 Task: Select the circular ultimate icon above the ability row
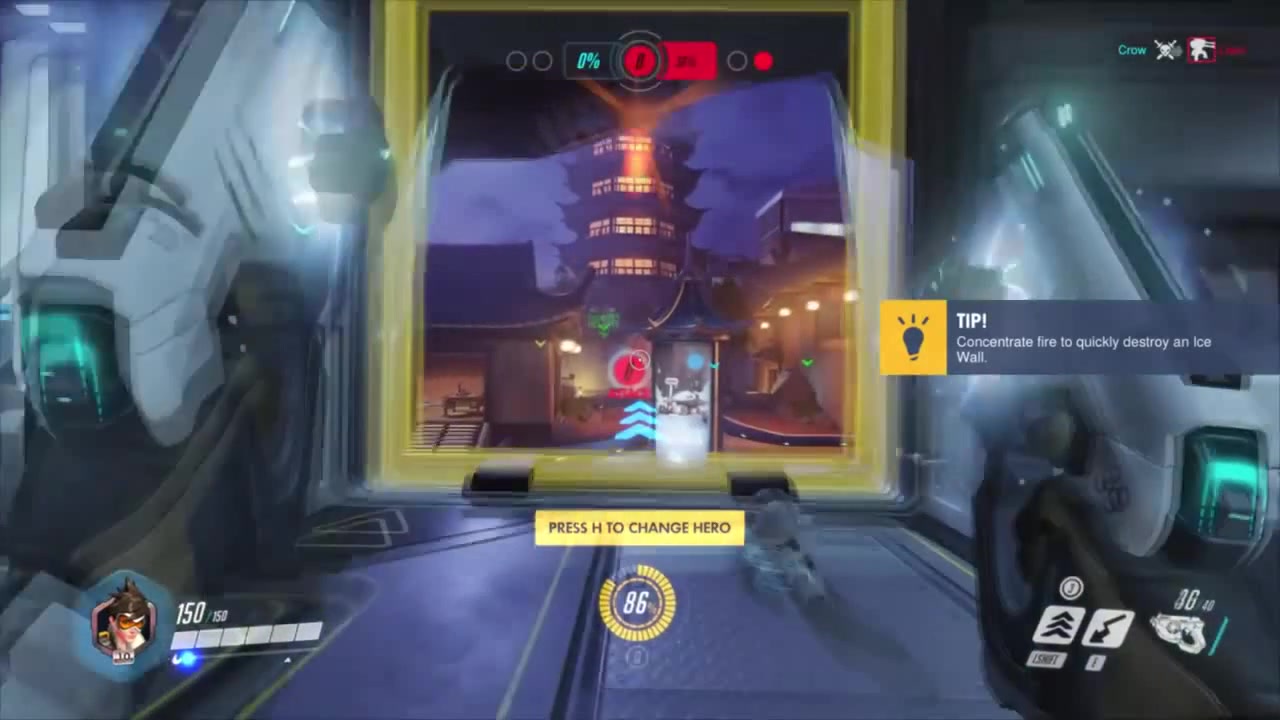pyautogui.click(x=1071, y=587)
